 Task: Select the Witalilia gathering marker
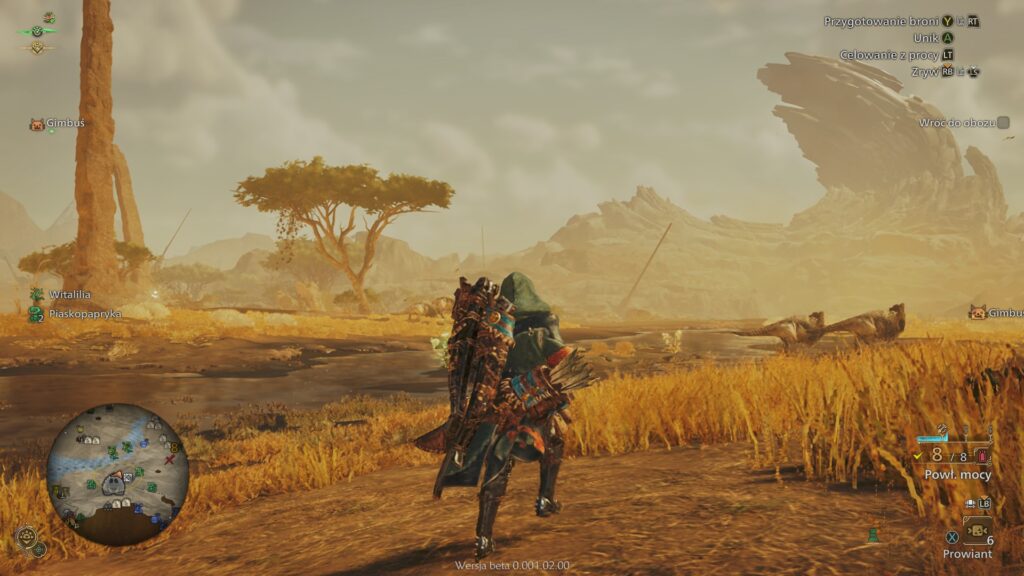37,295
